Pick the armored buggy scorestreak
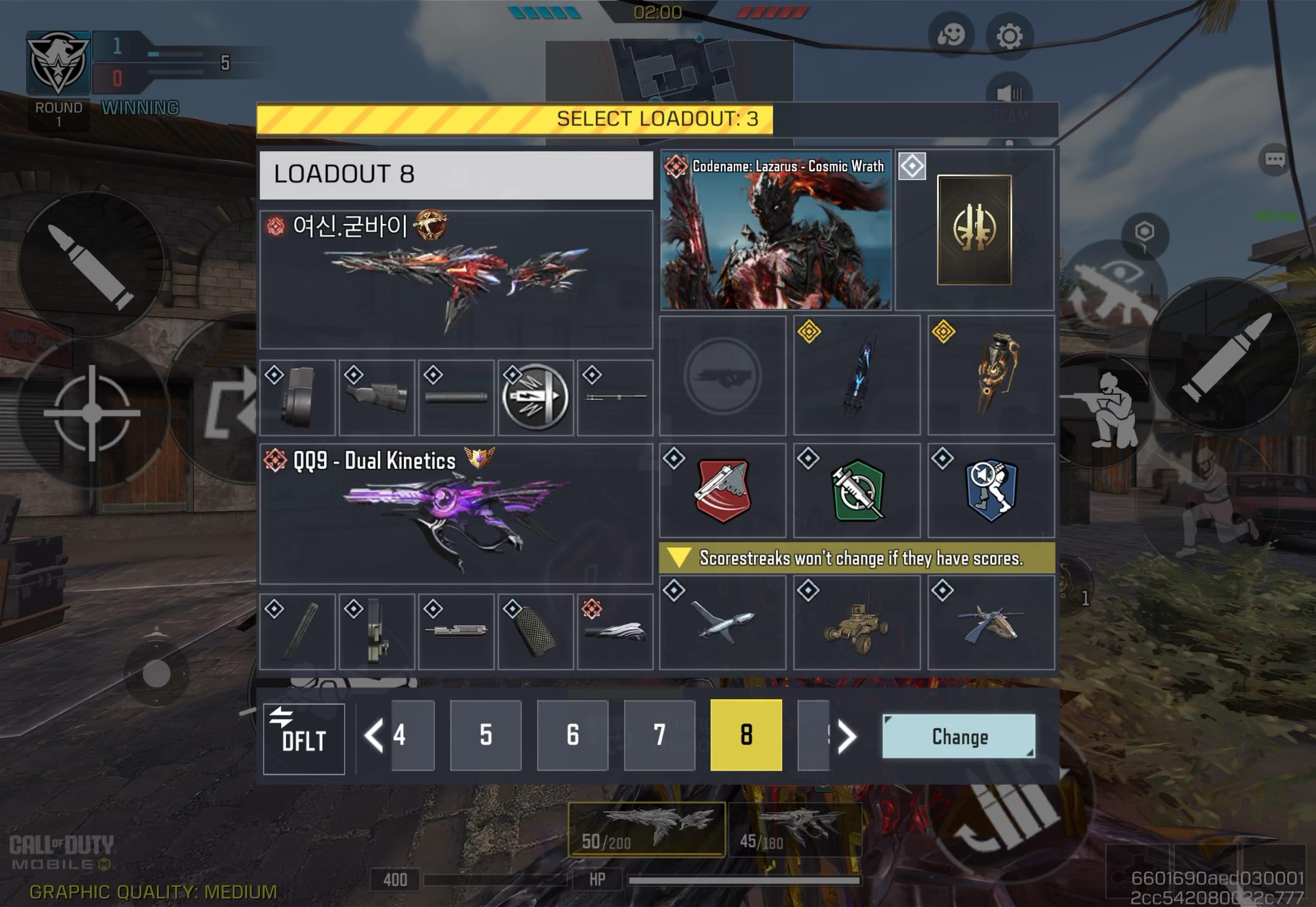 (857, 622)
